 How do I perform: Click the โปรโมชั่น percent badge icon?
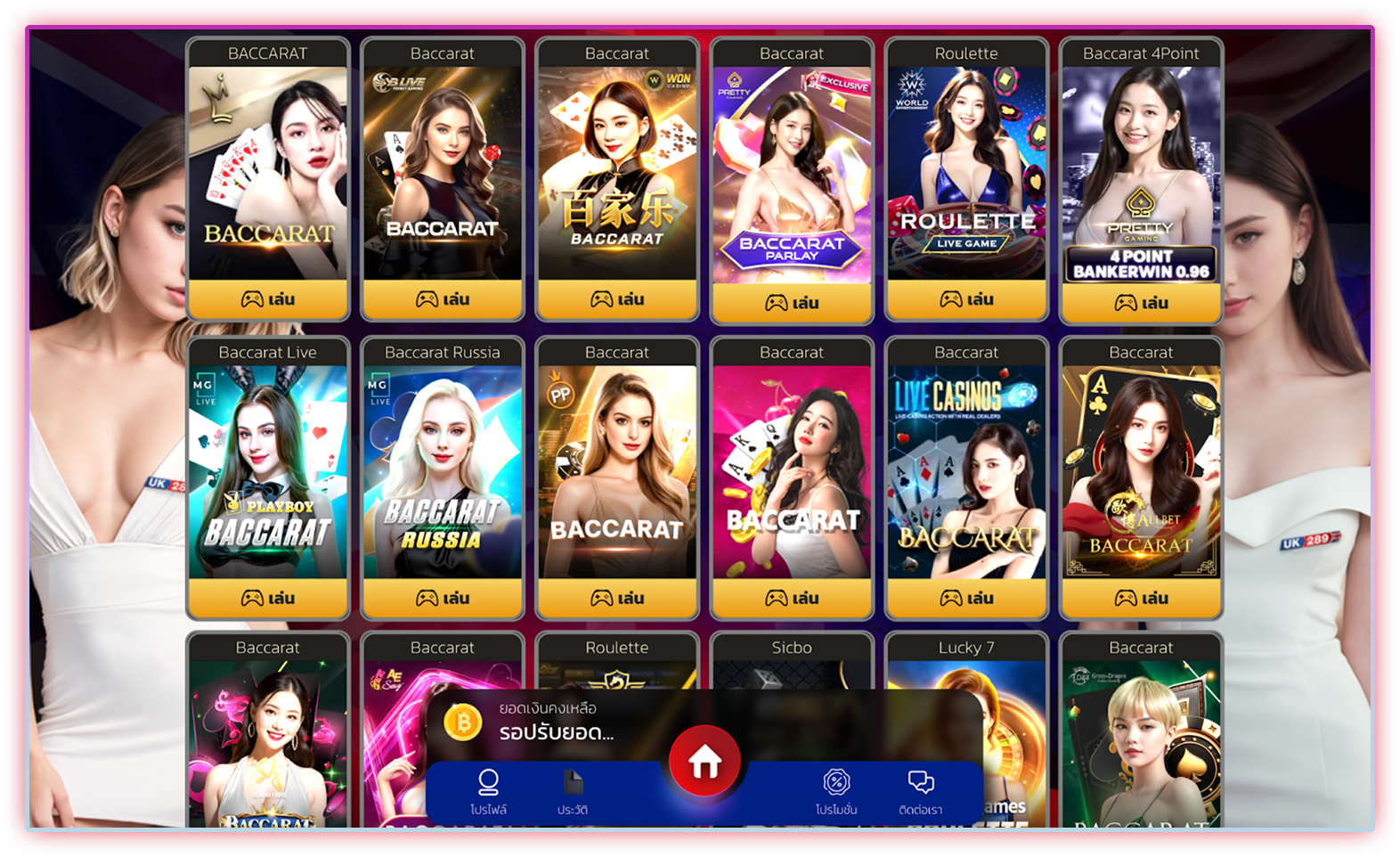[835, 782]
